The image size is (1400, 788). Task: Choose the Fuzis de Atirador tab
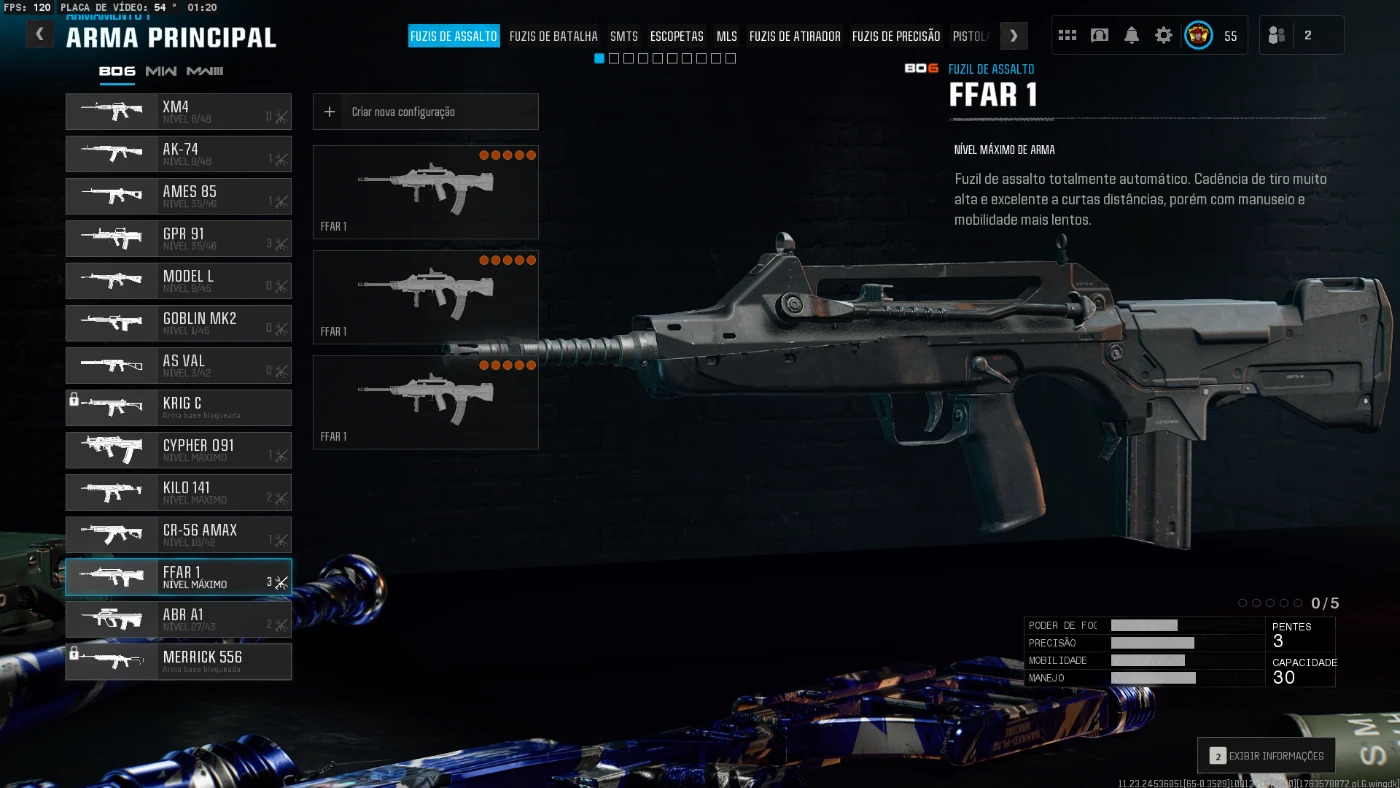[795, 36]
